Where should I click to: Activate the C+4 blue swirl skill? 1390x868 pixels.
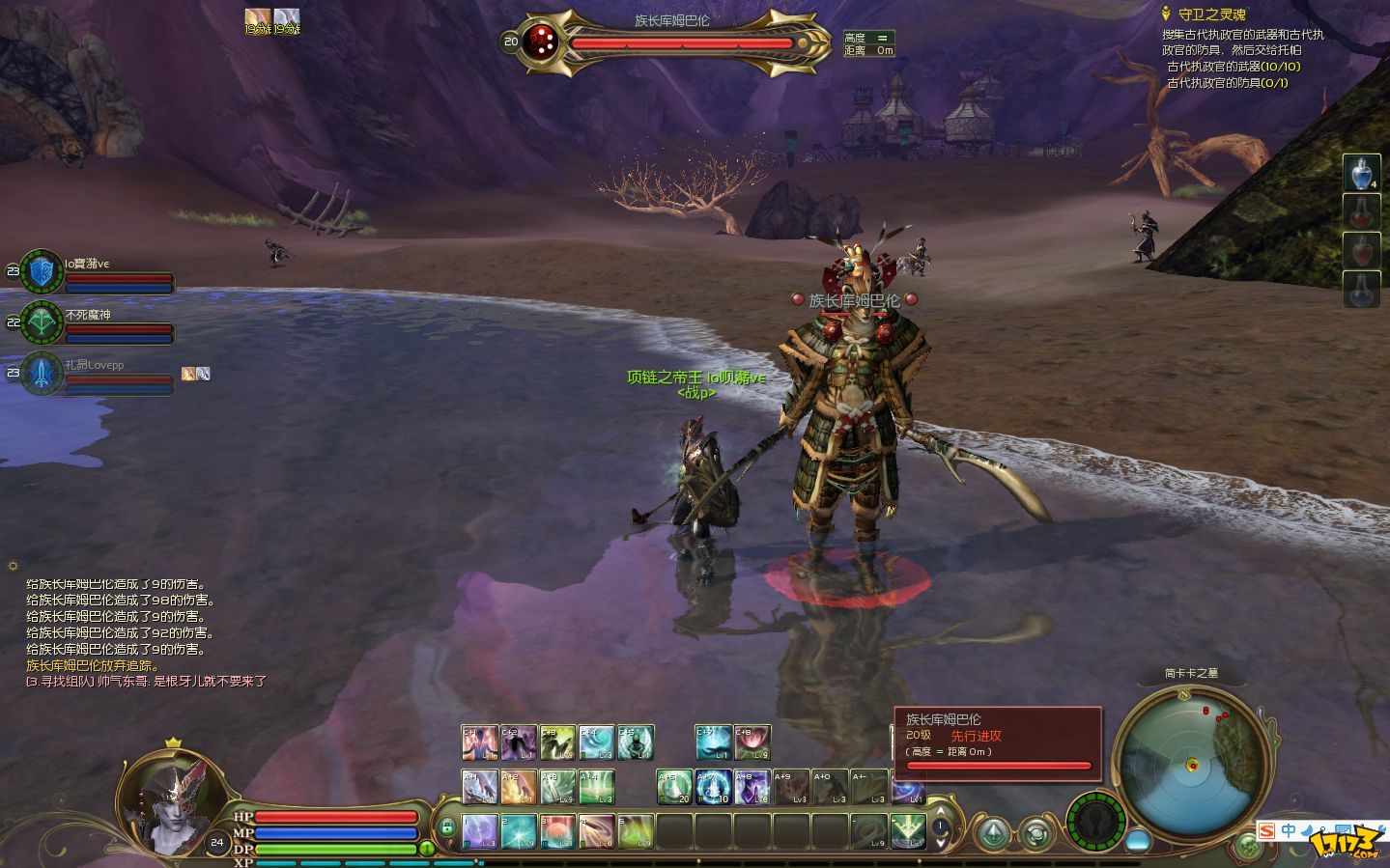(x=597, y=742)
